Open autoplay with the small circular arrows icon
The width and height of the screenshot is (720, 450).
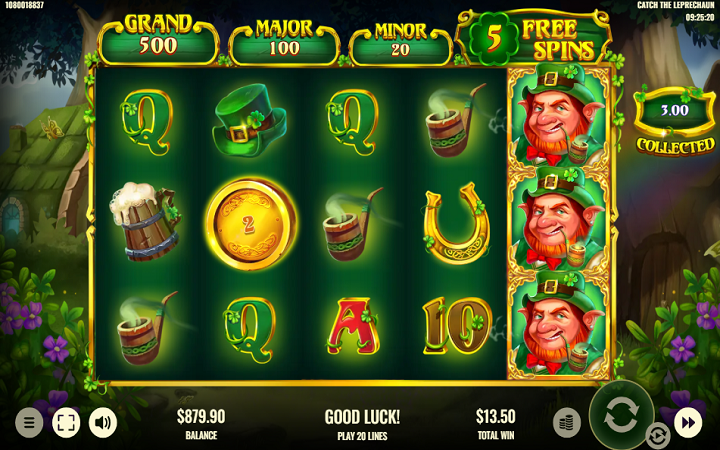(657, 435)
